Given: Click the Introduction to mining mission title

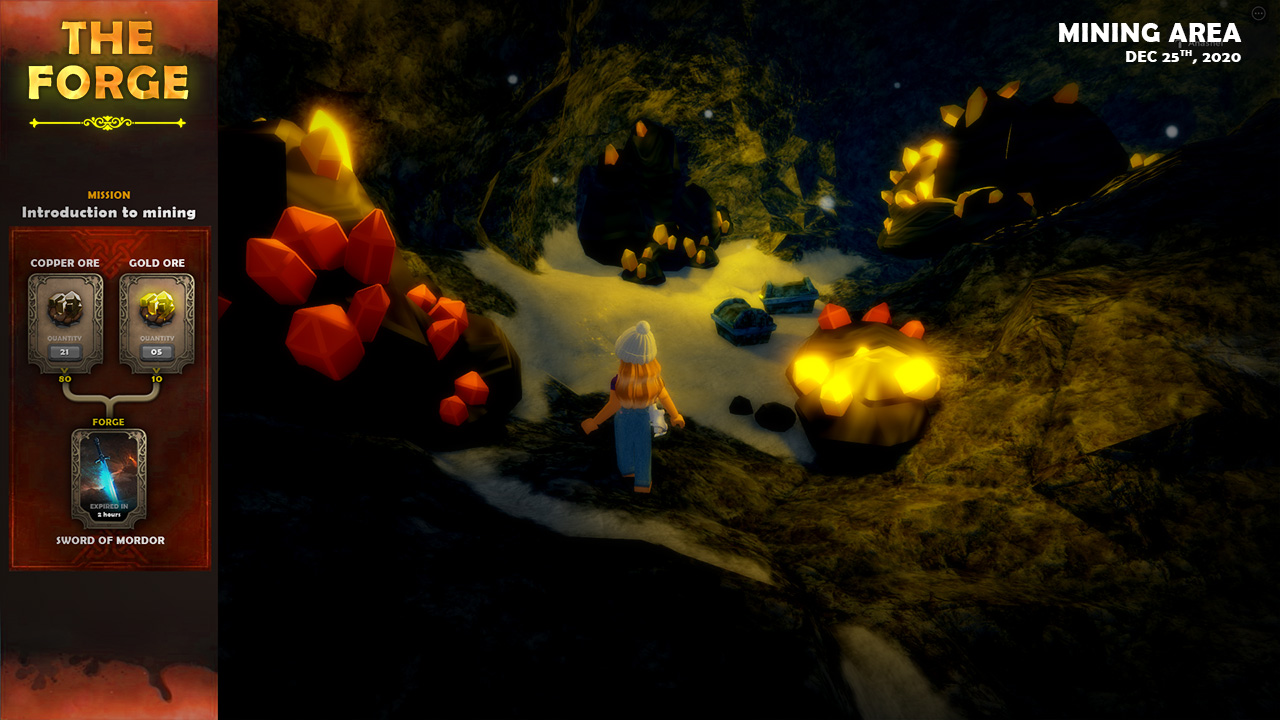Looking at the screenshot, I should 109,212.
